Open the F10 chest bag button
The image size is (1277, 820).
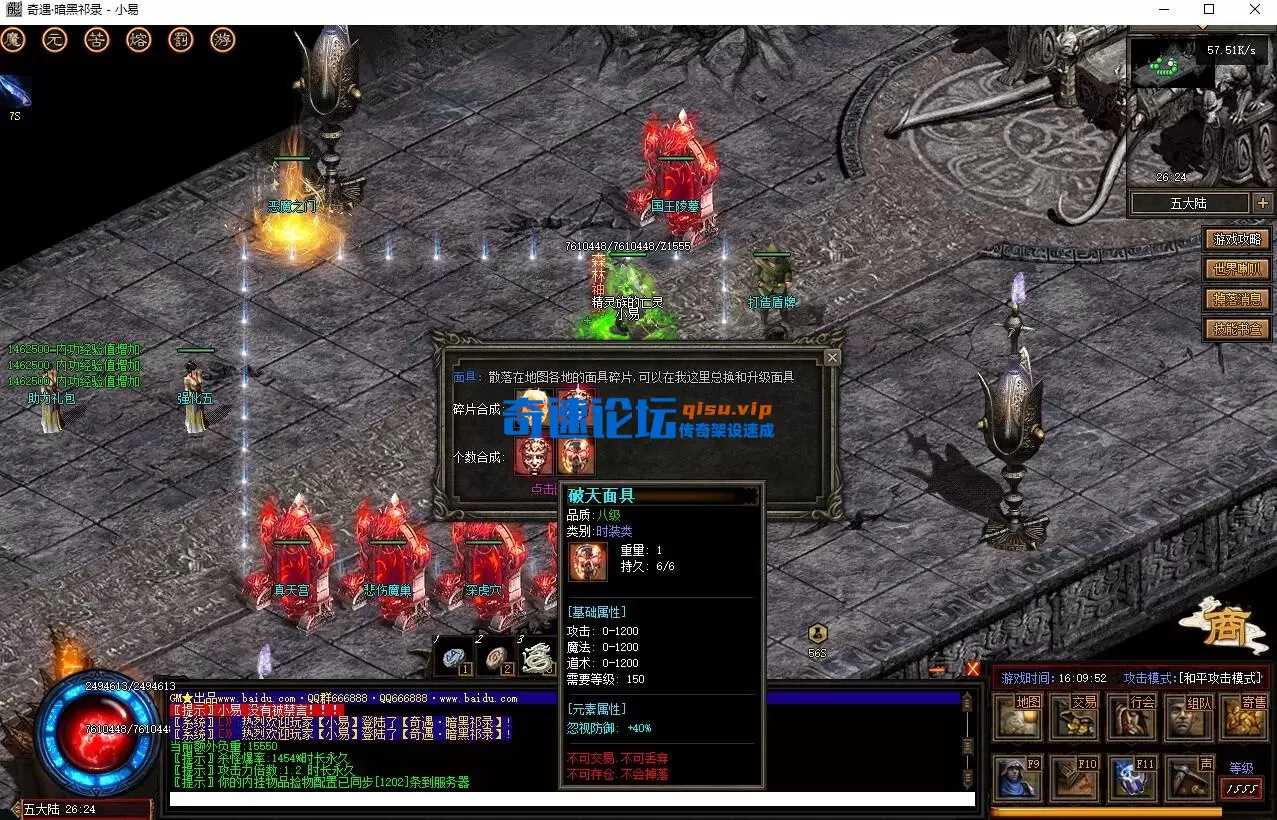pos(1075,778)
